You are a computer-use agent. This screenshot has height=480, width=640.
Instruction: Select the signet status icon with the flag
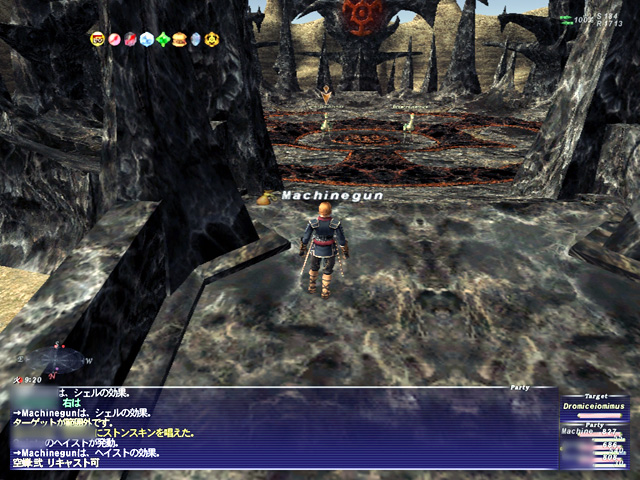point(98,39)
